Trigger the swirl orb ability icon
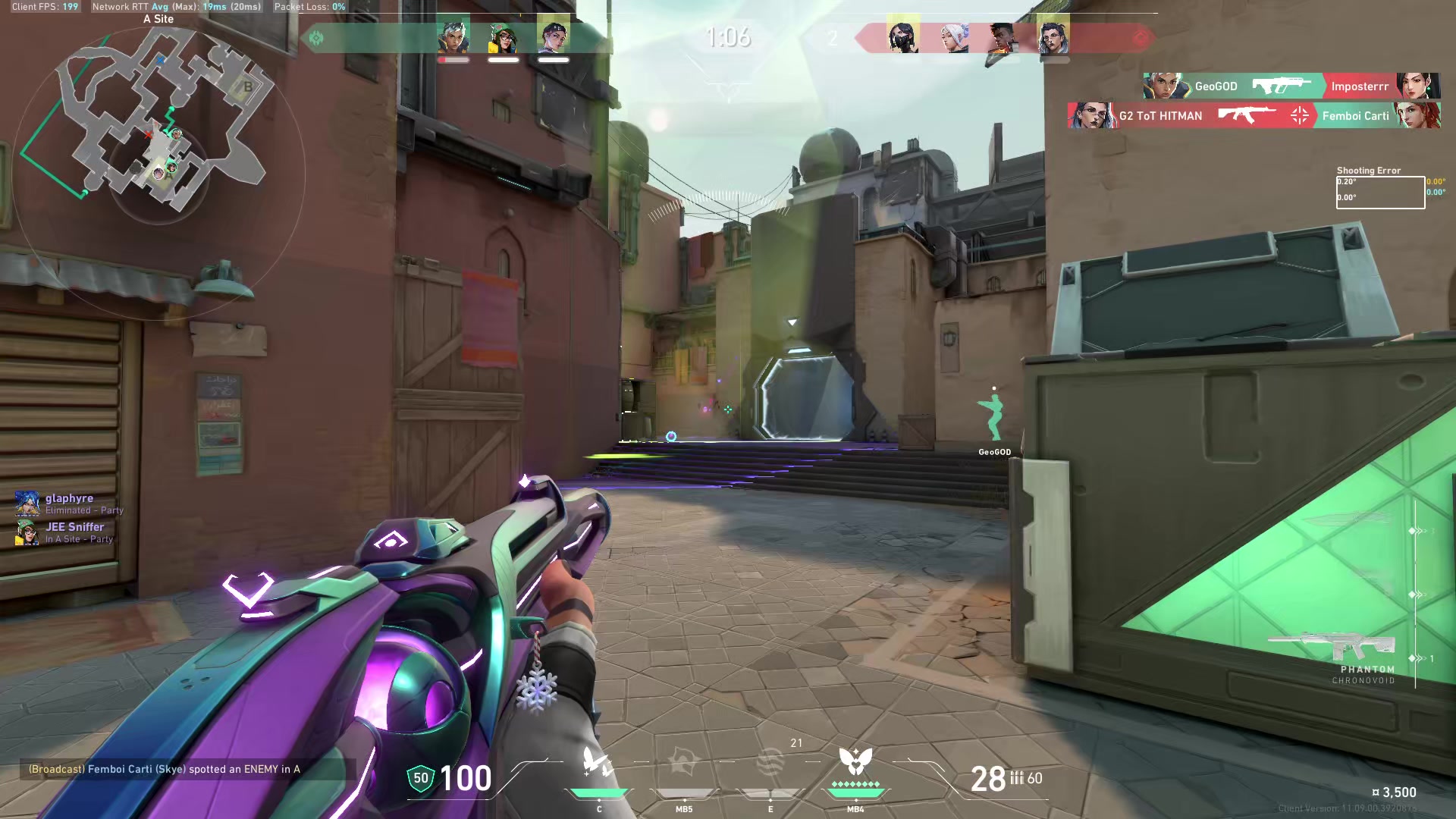1456x819 pixels. coord(770,763)
